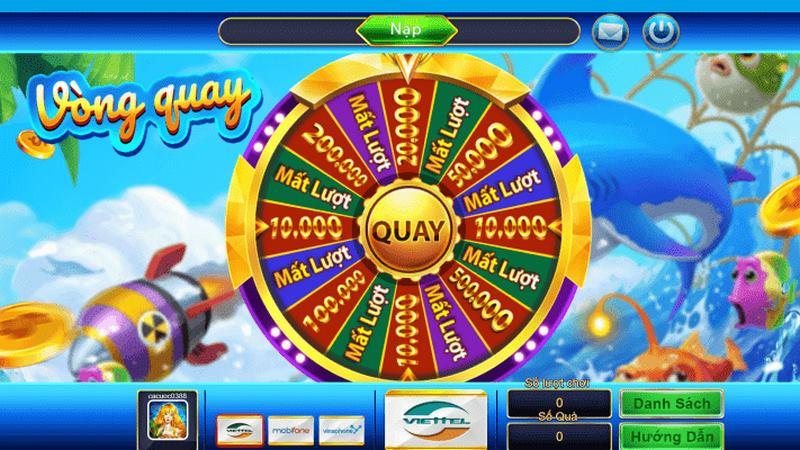The width and height of the screenshot is (800, 450).
Task: Spin the wheel with the QUAY button
Action: 407,229
